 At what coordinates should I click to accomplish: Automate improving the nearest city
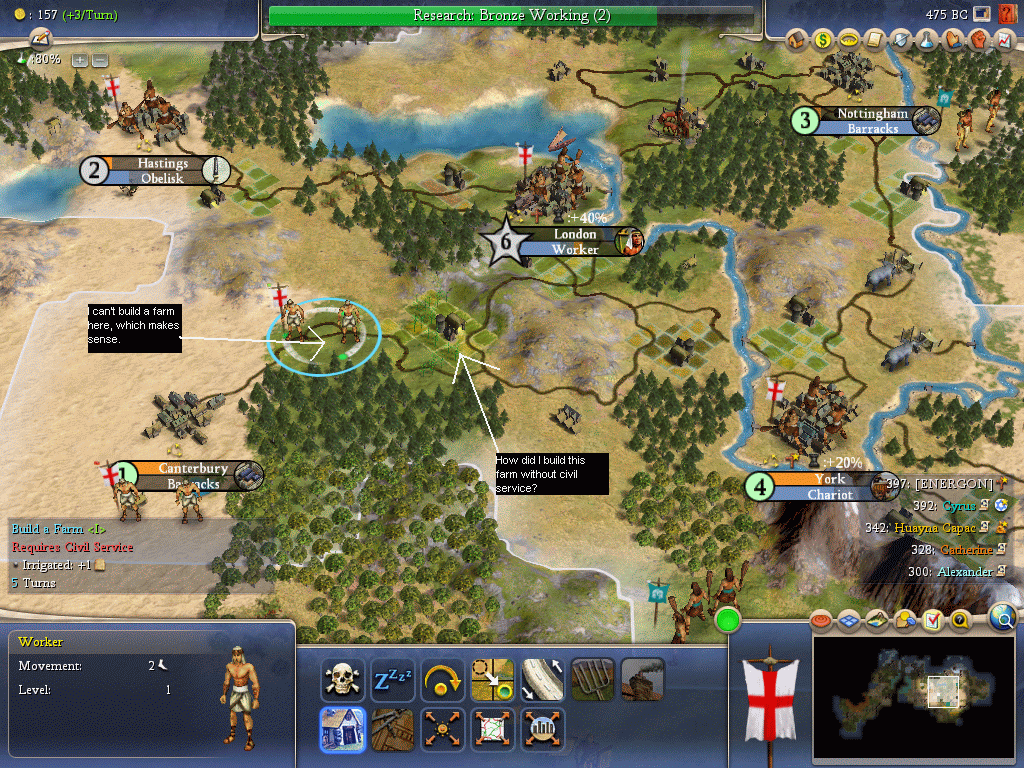pyautogui.click(x=542, y=729)
